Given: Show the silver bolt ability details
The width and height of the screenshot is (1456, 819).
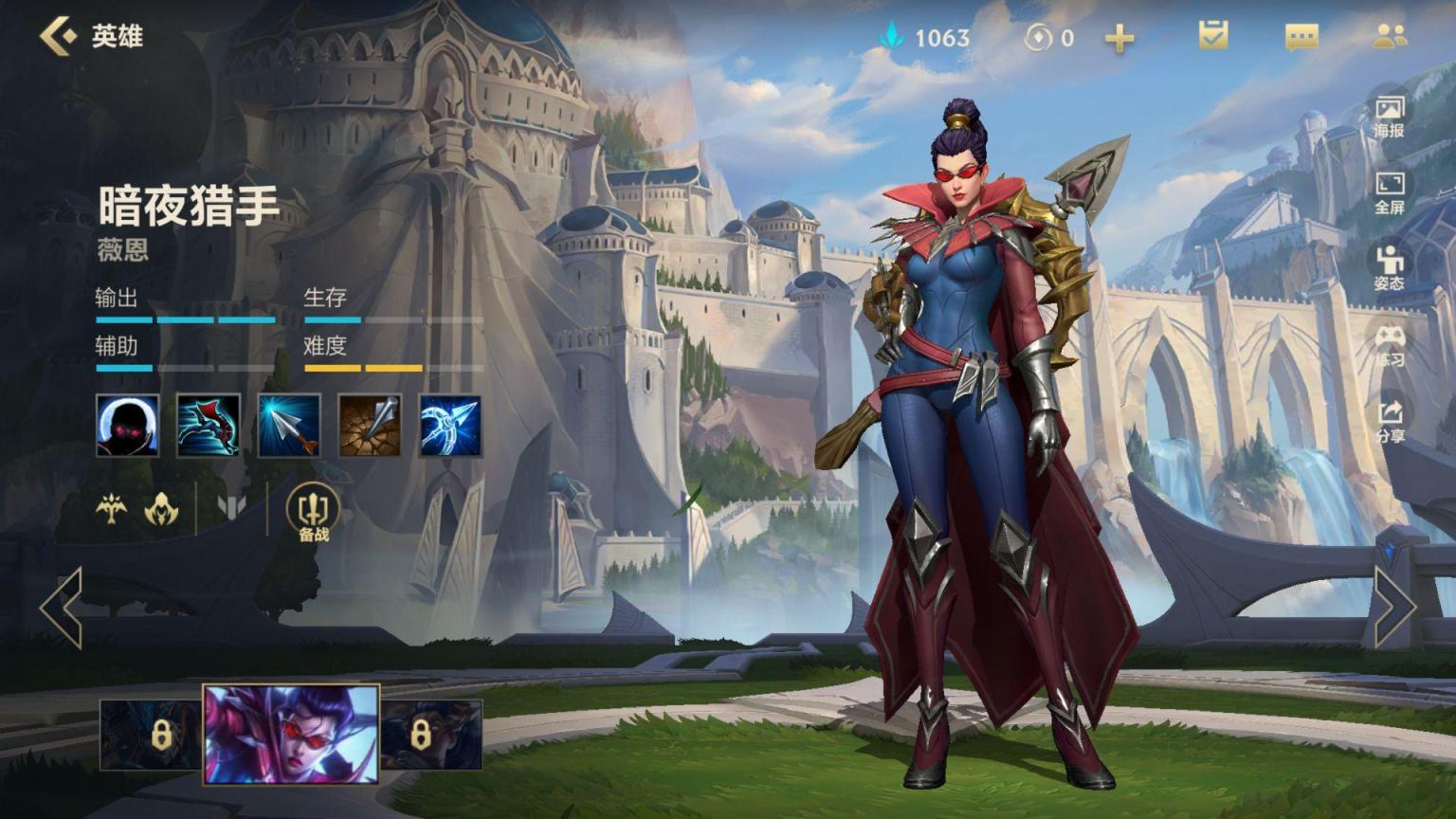Looking at the screenshot, I should [289, 426].
